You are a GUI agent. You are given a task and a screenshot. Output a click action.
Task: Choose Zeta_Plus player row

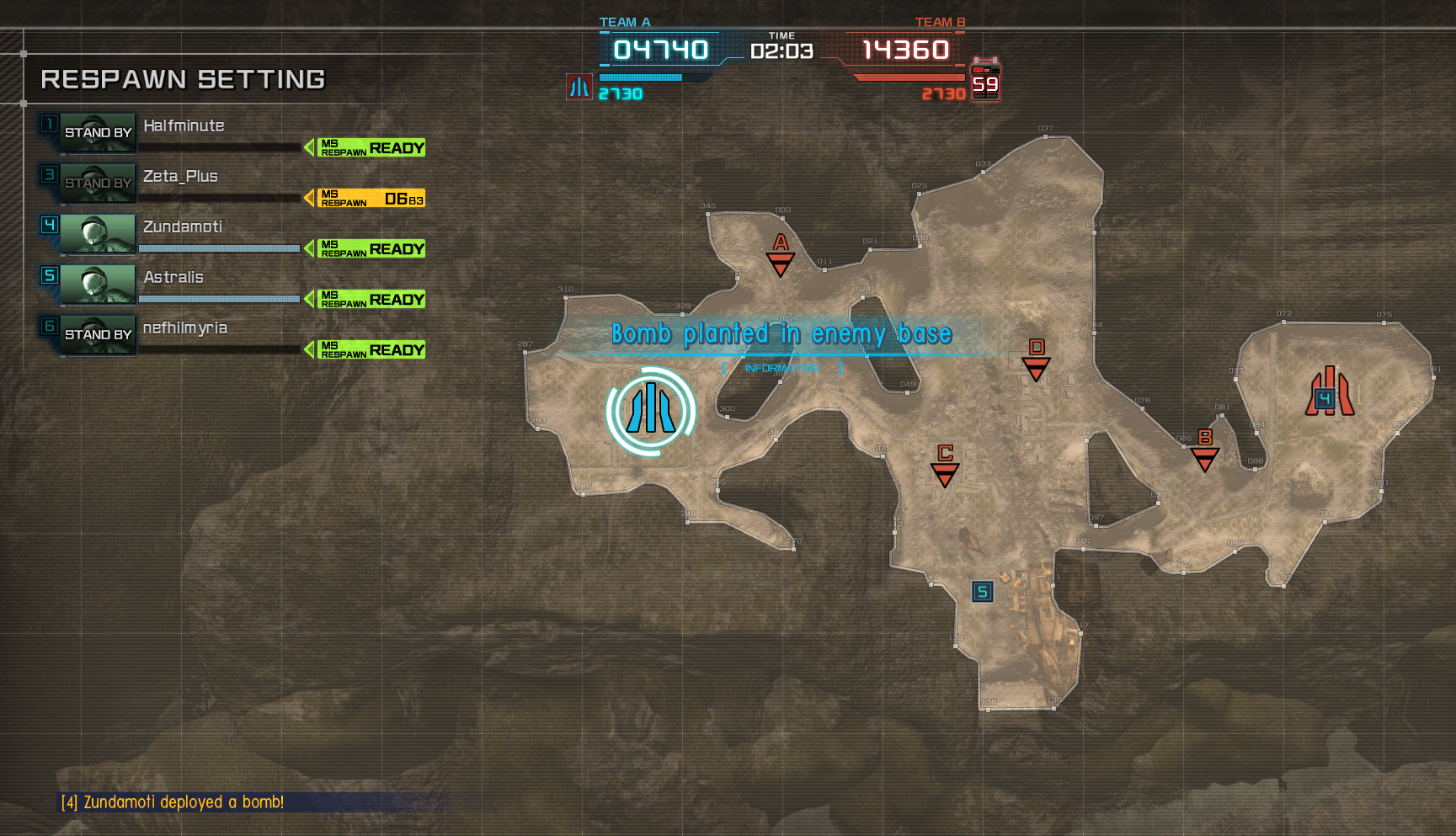[180, 177]
